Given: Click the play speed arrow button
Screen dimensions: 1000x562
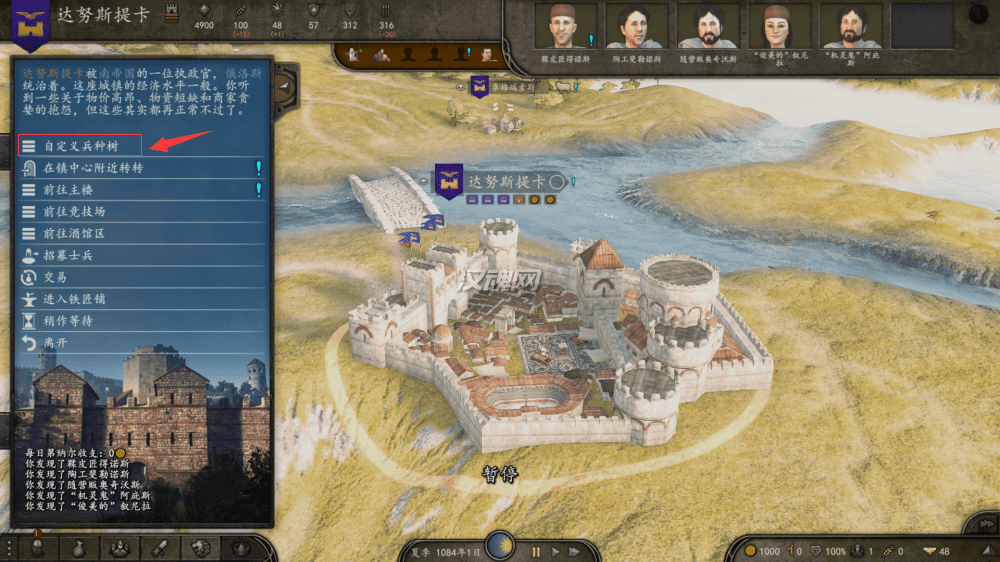Looking at the screenshot, I should click(556, 551).
